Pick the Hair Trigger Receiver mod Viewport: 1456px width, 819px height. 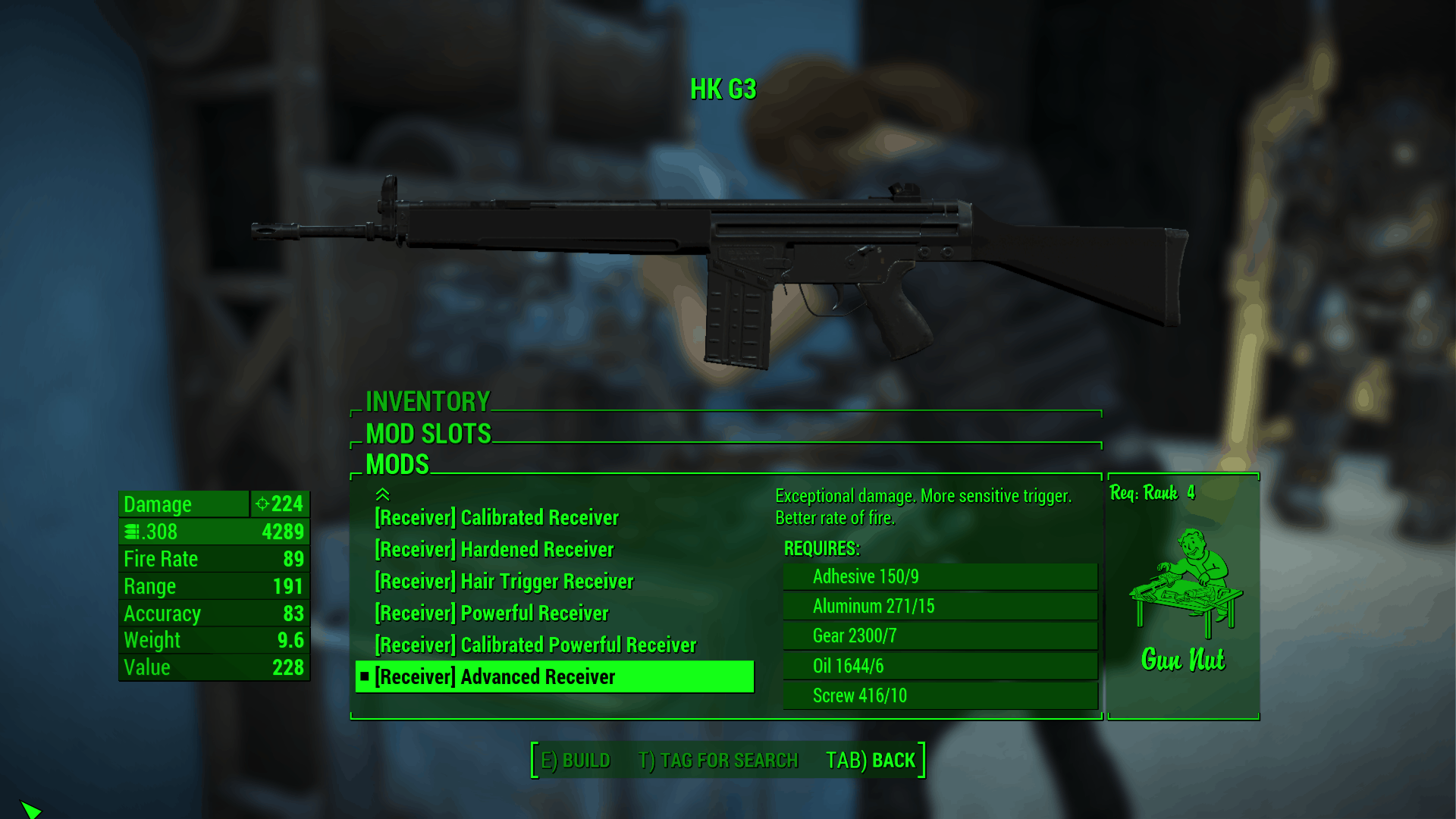504,582
